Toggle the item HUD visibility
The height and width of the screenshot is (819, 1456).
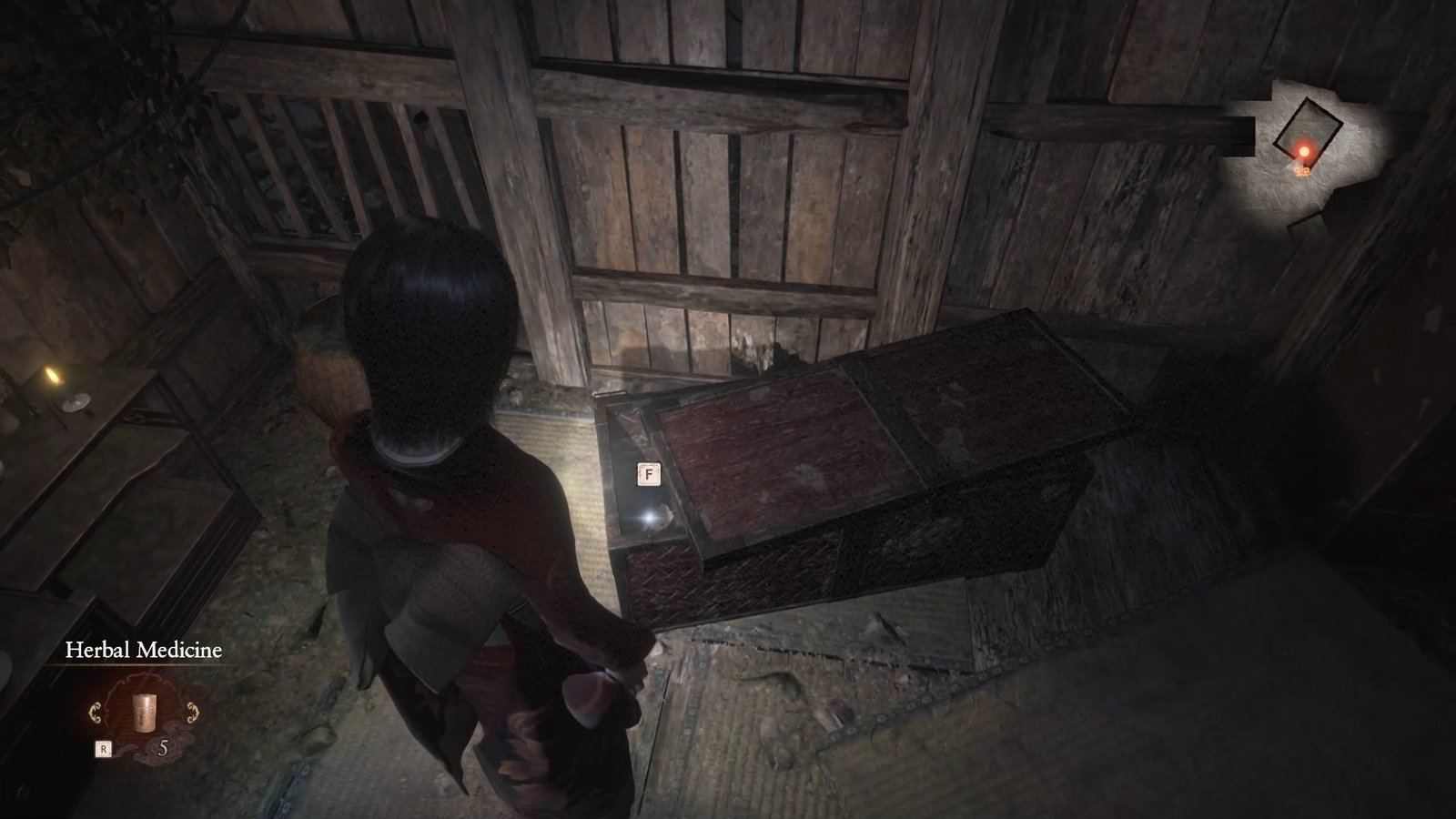coord(146,714)
